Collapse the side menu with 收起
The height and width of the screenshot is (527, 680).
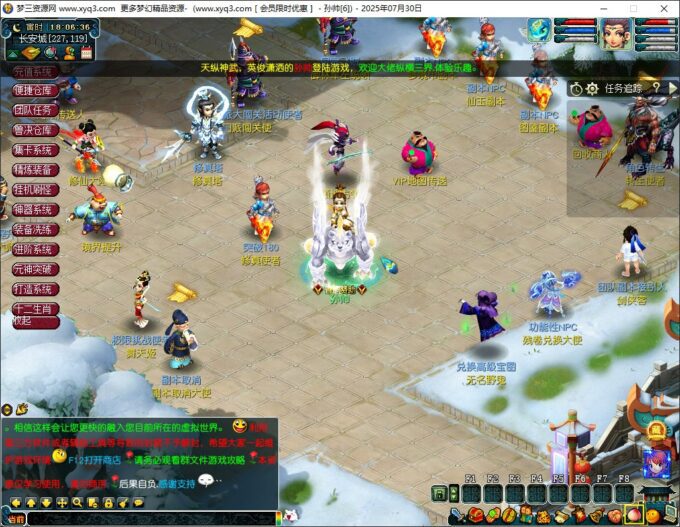point(22,322)
